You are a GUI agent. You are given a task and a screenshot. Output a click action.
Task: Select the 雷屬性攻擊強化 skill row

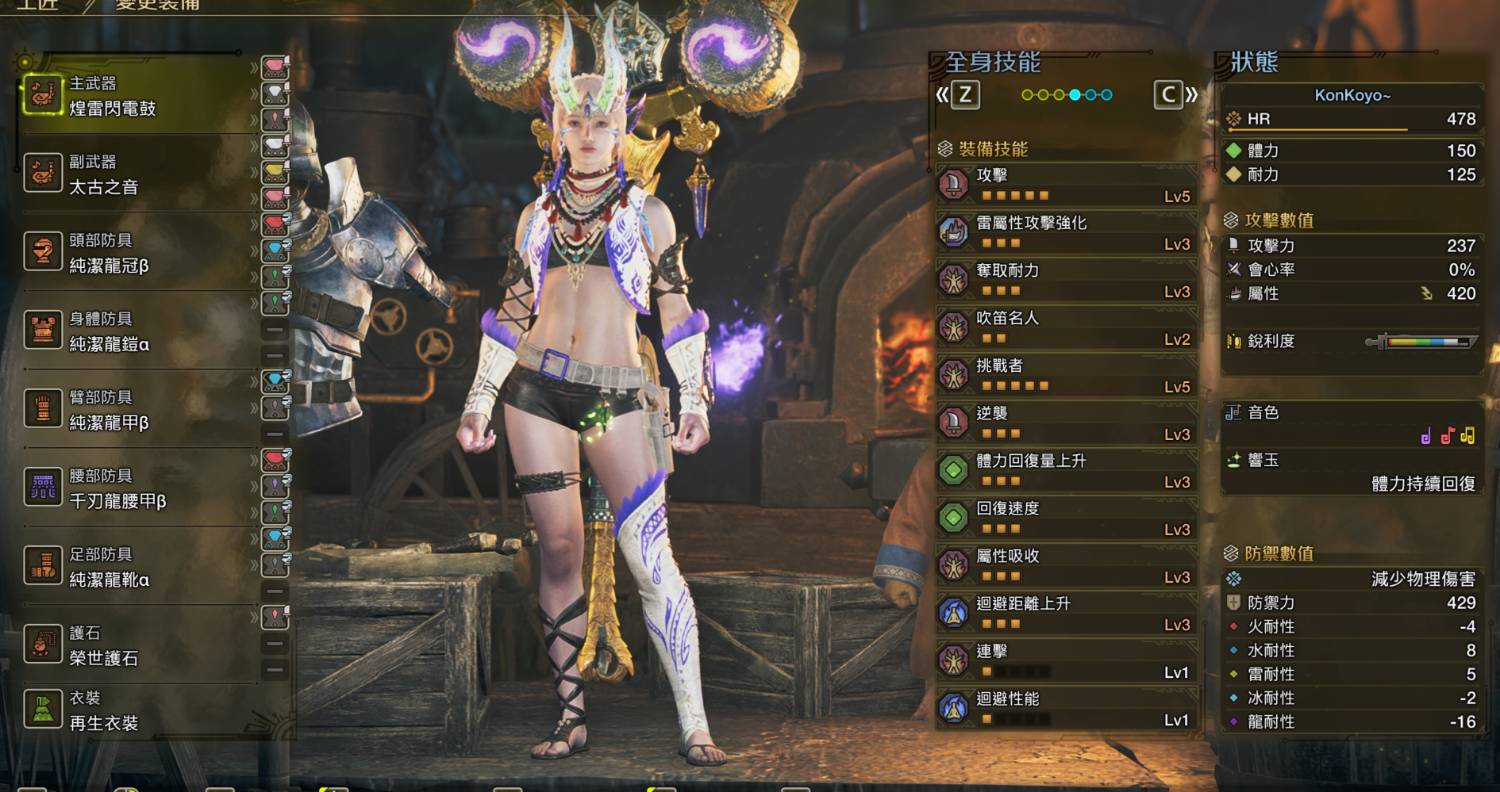[x=1066, y=232]
